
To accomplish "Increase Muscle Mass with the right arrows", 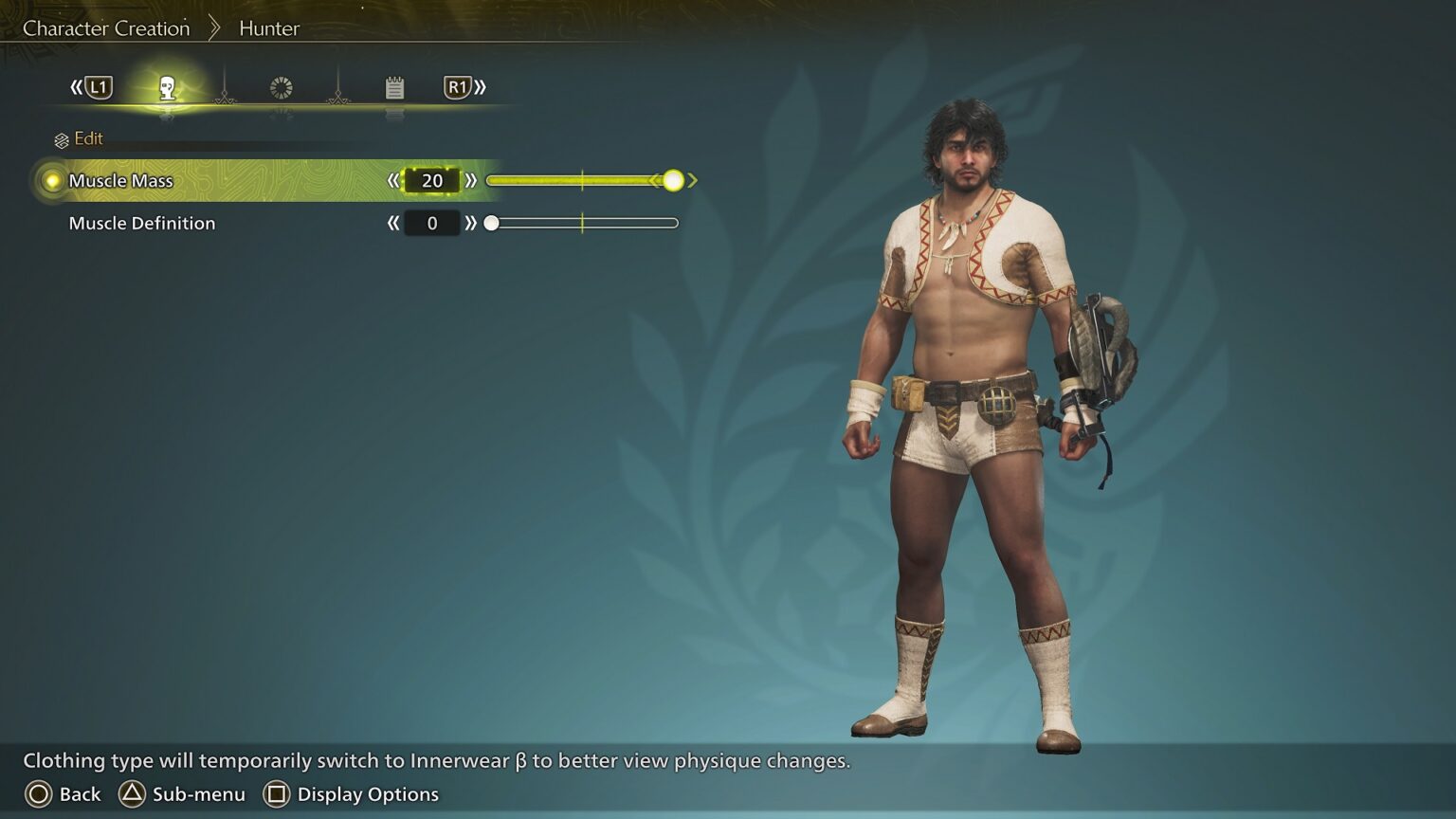I will pyautogui.click(x=471, y=181).
